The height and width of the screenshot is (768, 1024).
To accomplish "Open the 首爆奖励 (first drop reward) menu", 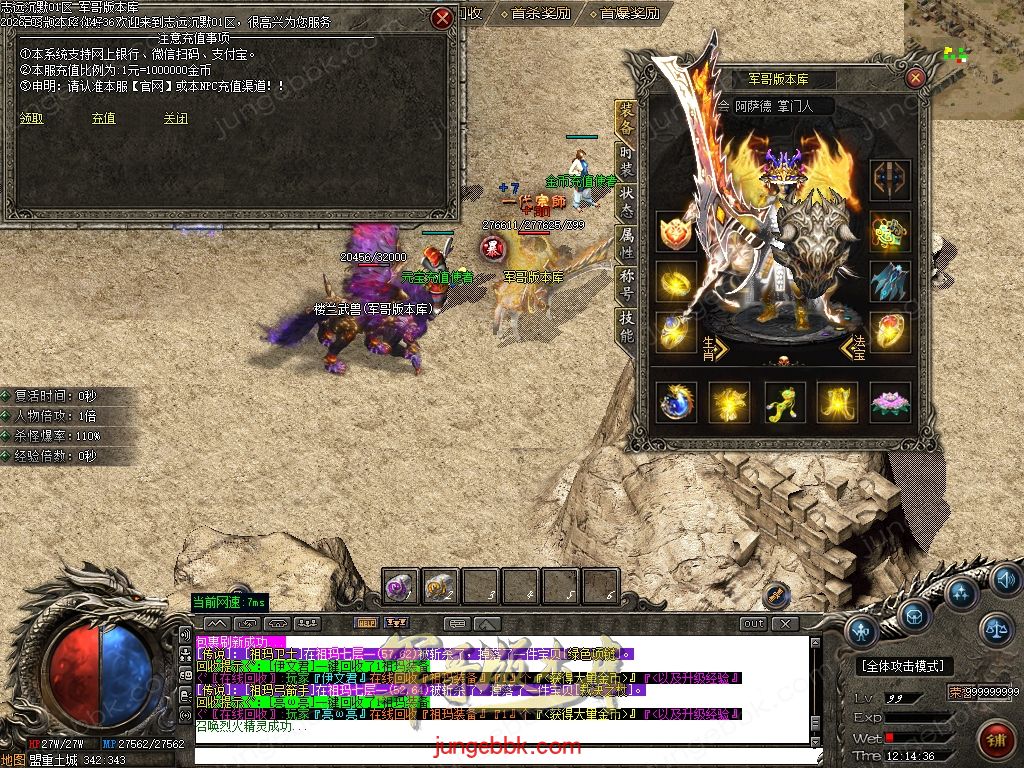I will [629, 13].
